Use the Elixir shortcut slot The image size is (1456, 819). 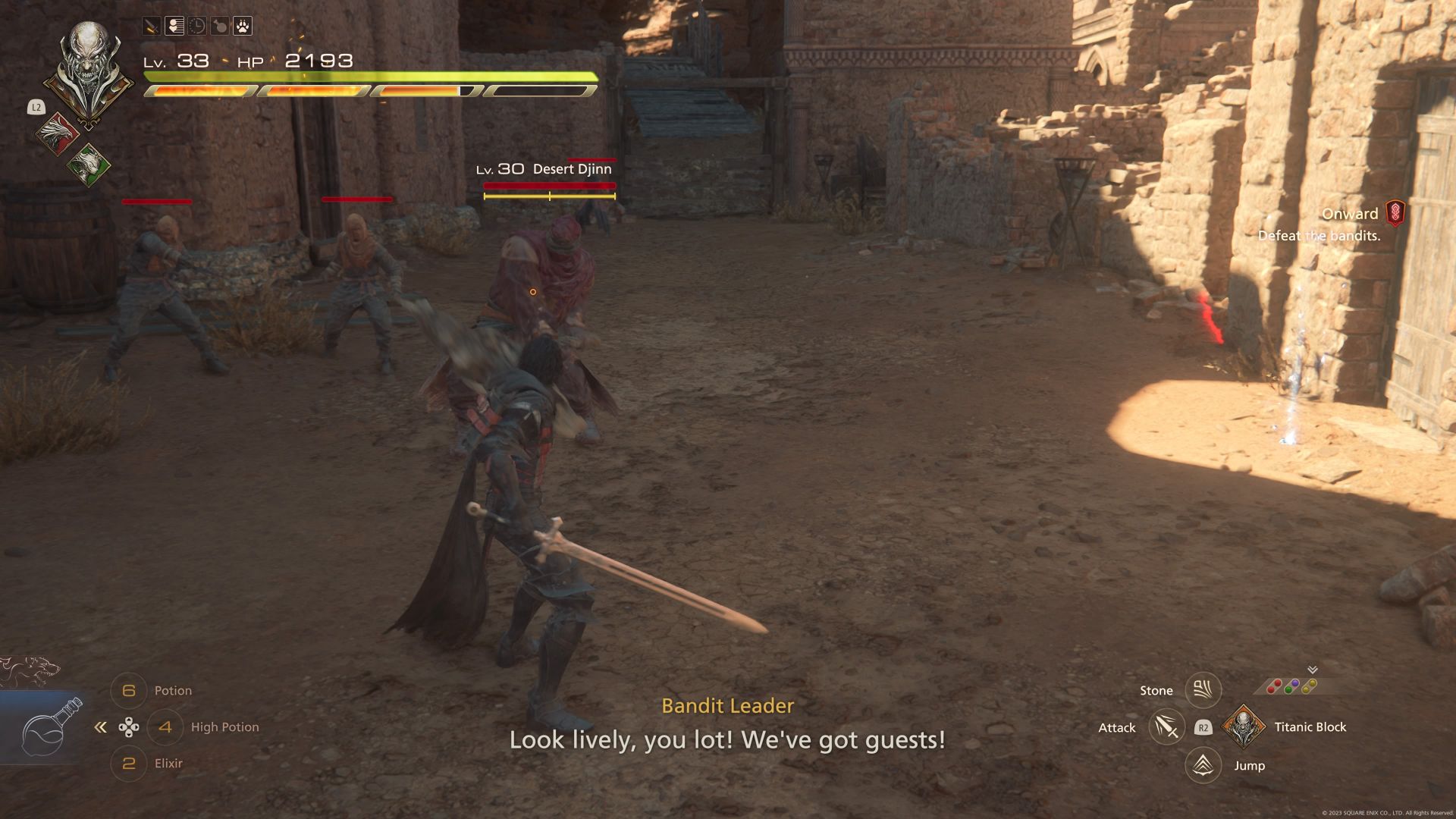pos(129,764)
